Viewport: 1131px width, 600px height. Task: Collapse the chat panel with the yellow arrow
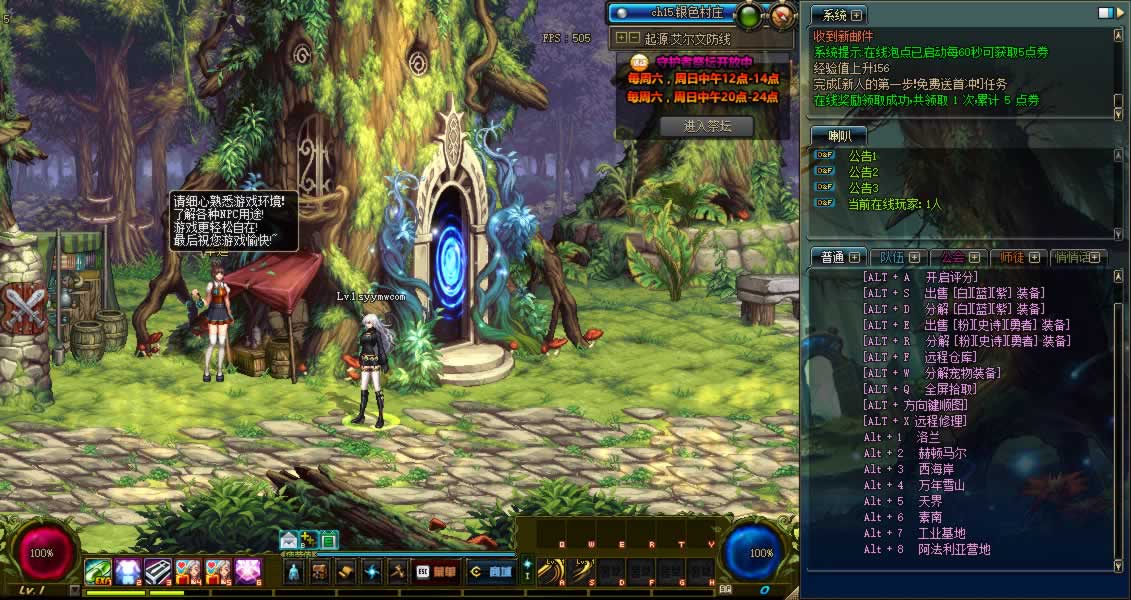pos(1119,13)
